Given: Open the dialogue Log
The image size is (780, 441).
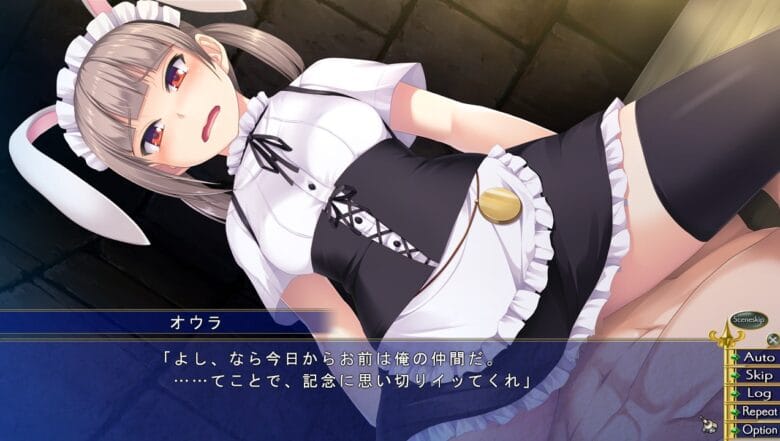Looking at the screenshot, I should (x=758, y=393).
